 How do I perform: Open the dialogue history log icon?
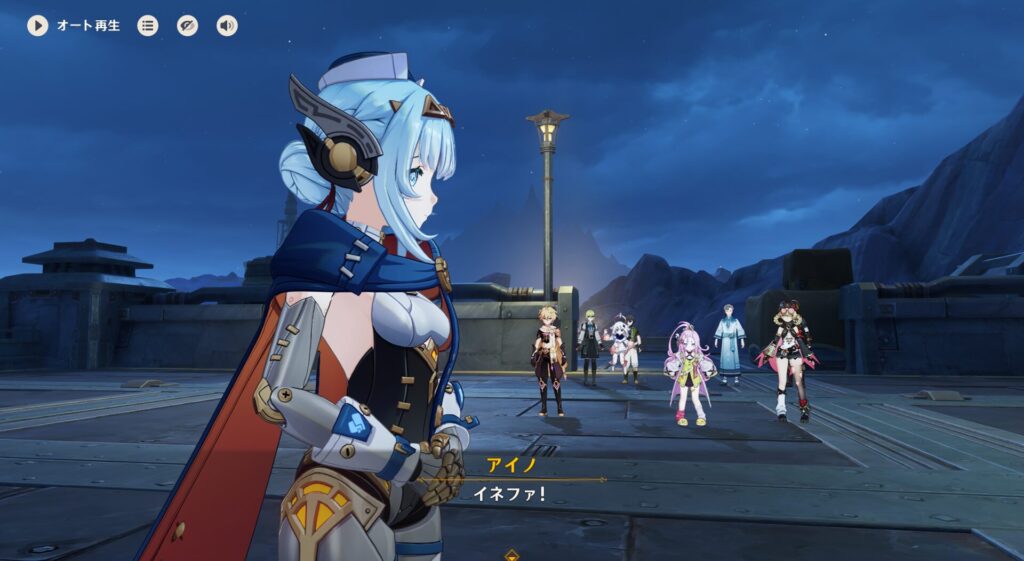148,26
